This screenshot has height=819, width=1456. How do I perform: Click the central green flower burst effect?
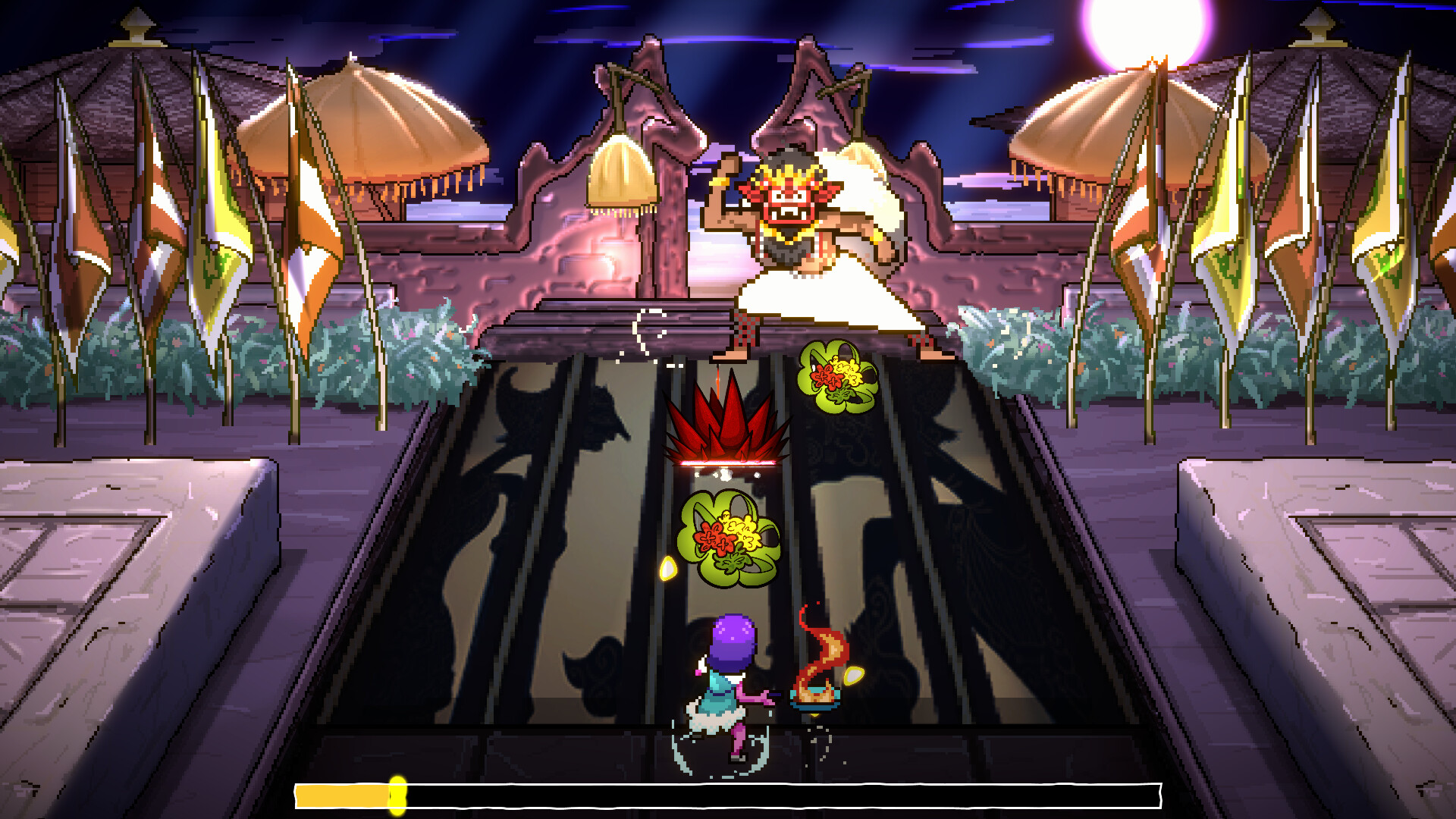click(728, 538)
